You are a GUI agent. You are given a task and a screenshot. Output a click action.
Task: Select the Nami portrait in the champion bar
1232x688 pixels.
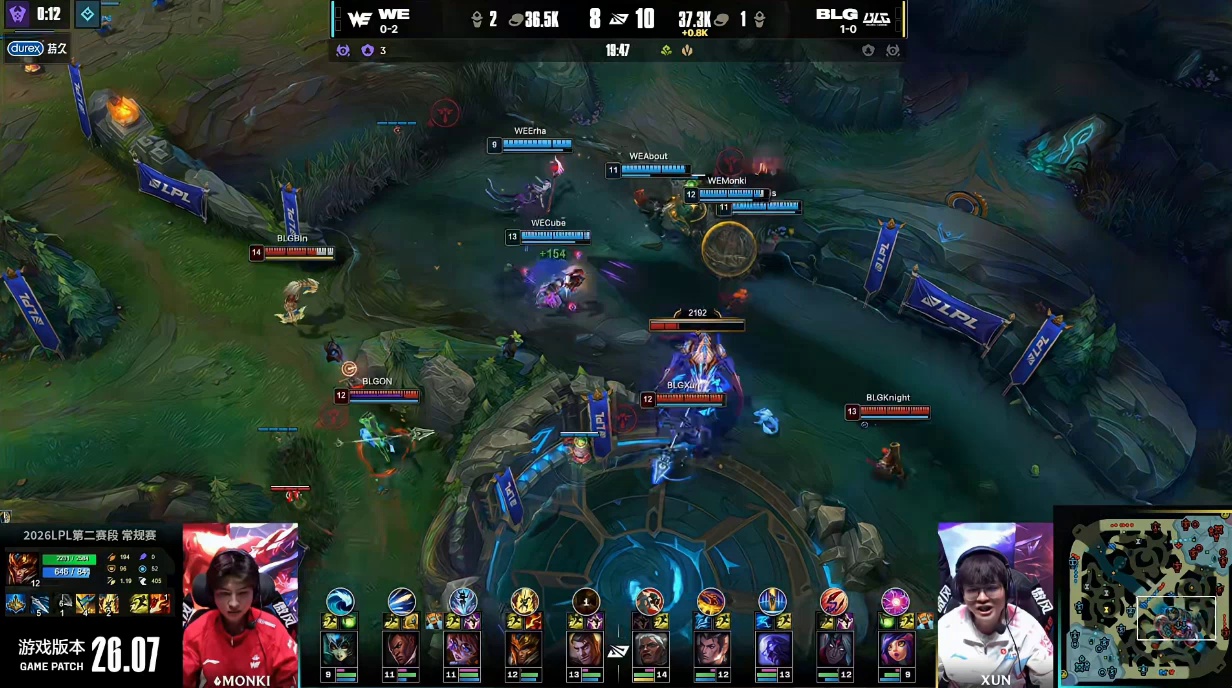pyautogui.click(x=339, y=650)
